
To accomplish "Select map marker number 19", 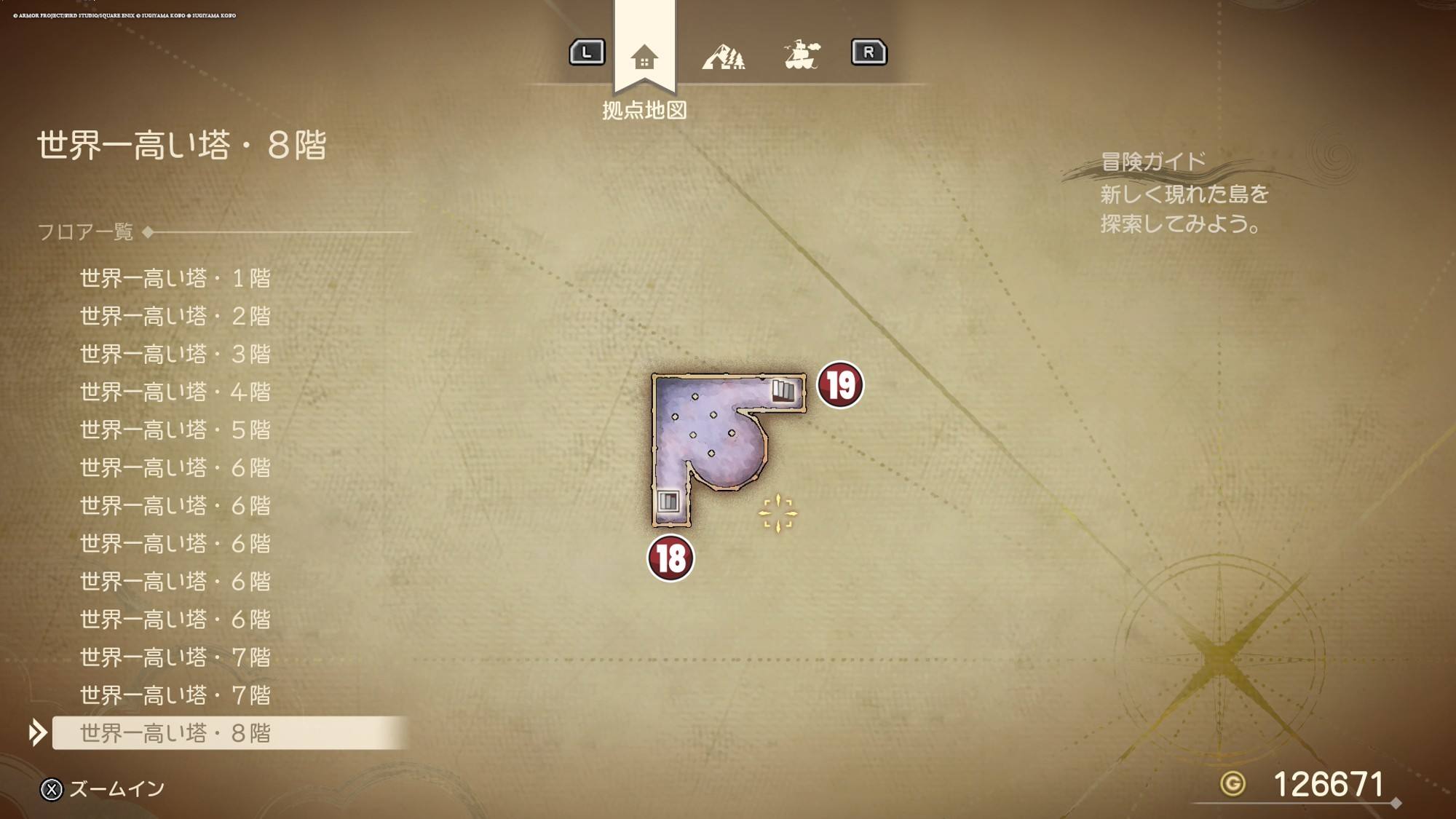I will pos(840,385).
